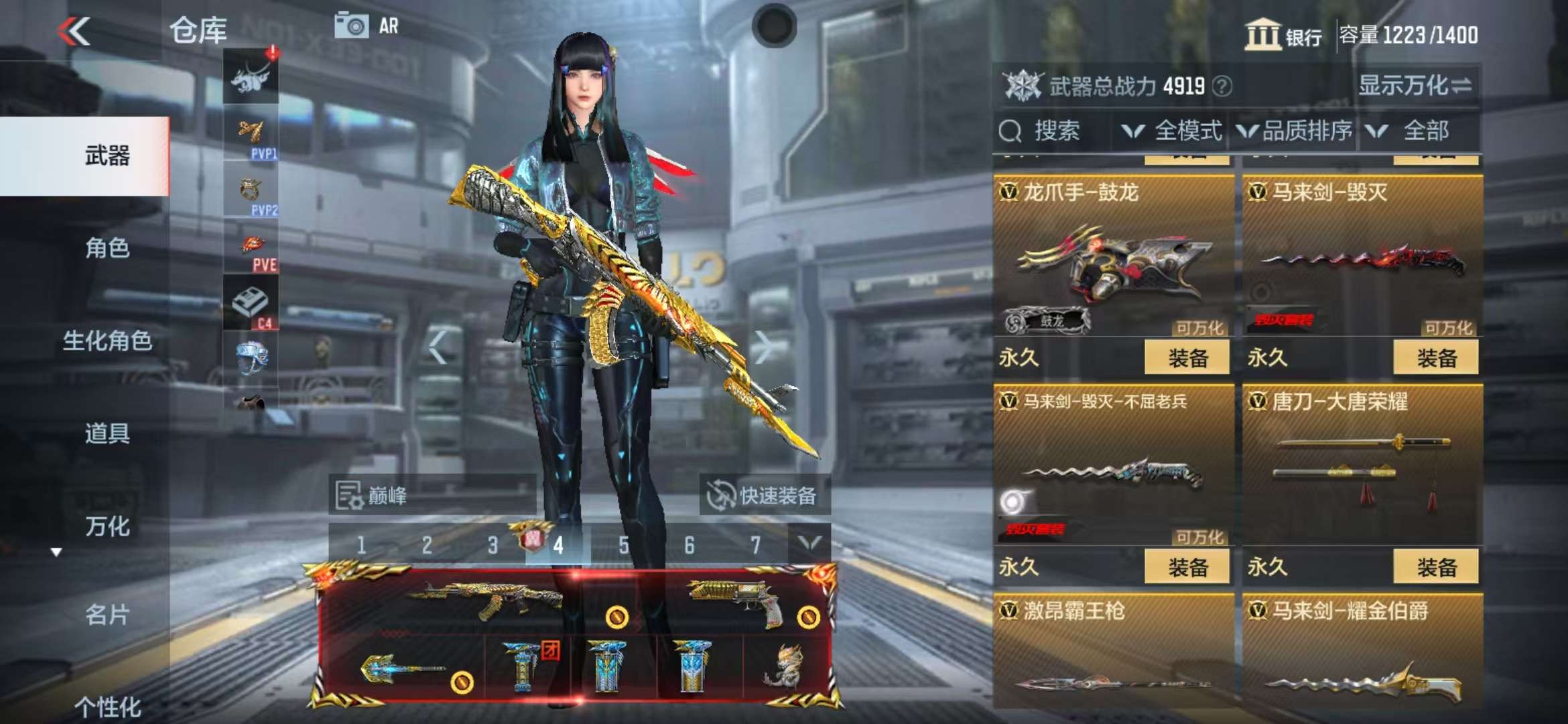1568x724 pixels.
Task: Open the 角色 character tab
Action: [x=107, y=248]
